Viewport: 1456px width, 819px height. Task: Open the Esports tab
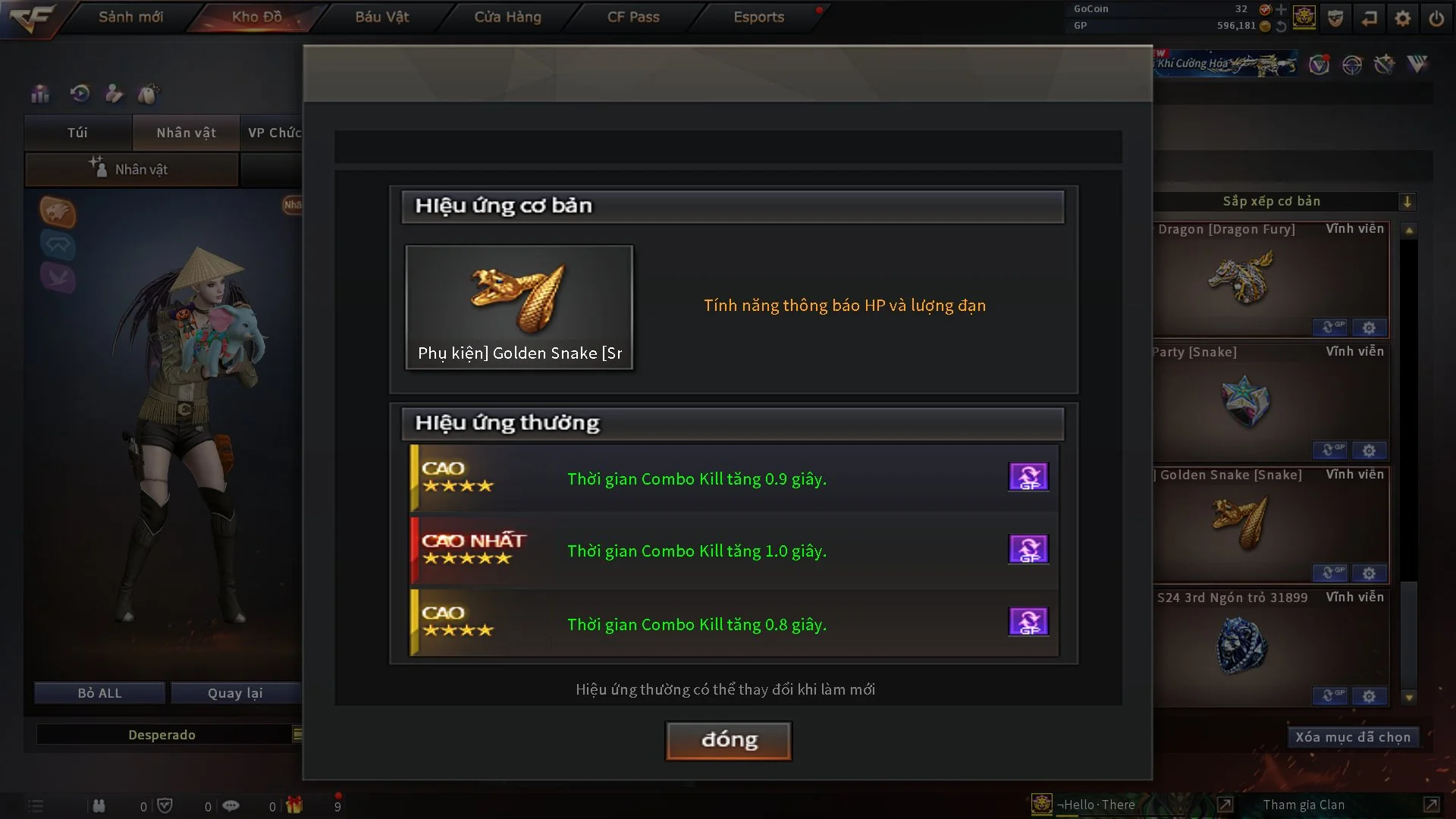pyautogui.click(x=758, y=17)
